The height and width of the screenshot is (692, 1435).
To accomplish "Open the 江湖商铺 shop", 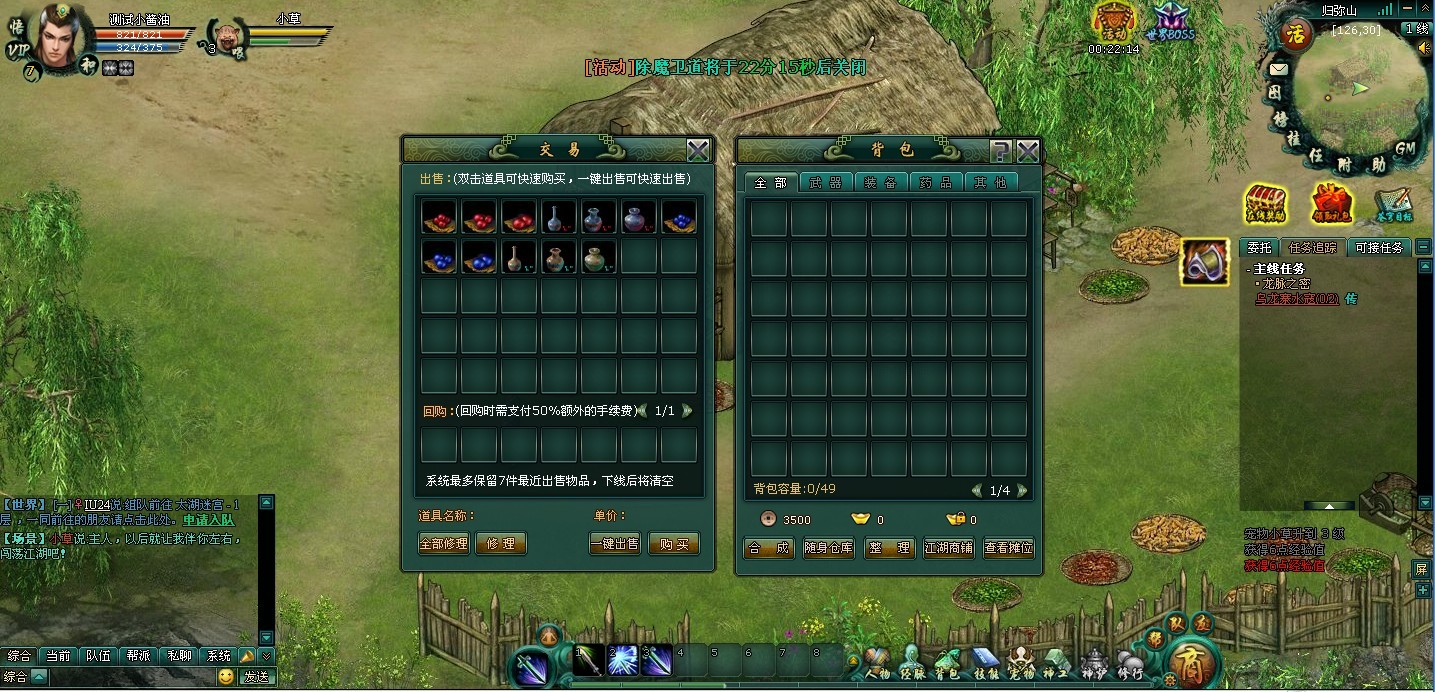I will click(x=948, y=548).
